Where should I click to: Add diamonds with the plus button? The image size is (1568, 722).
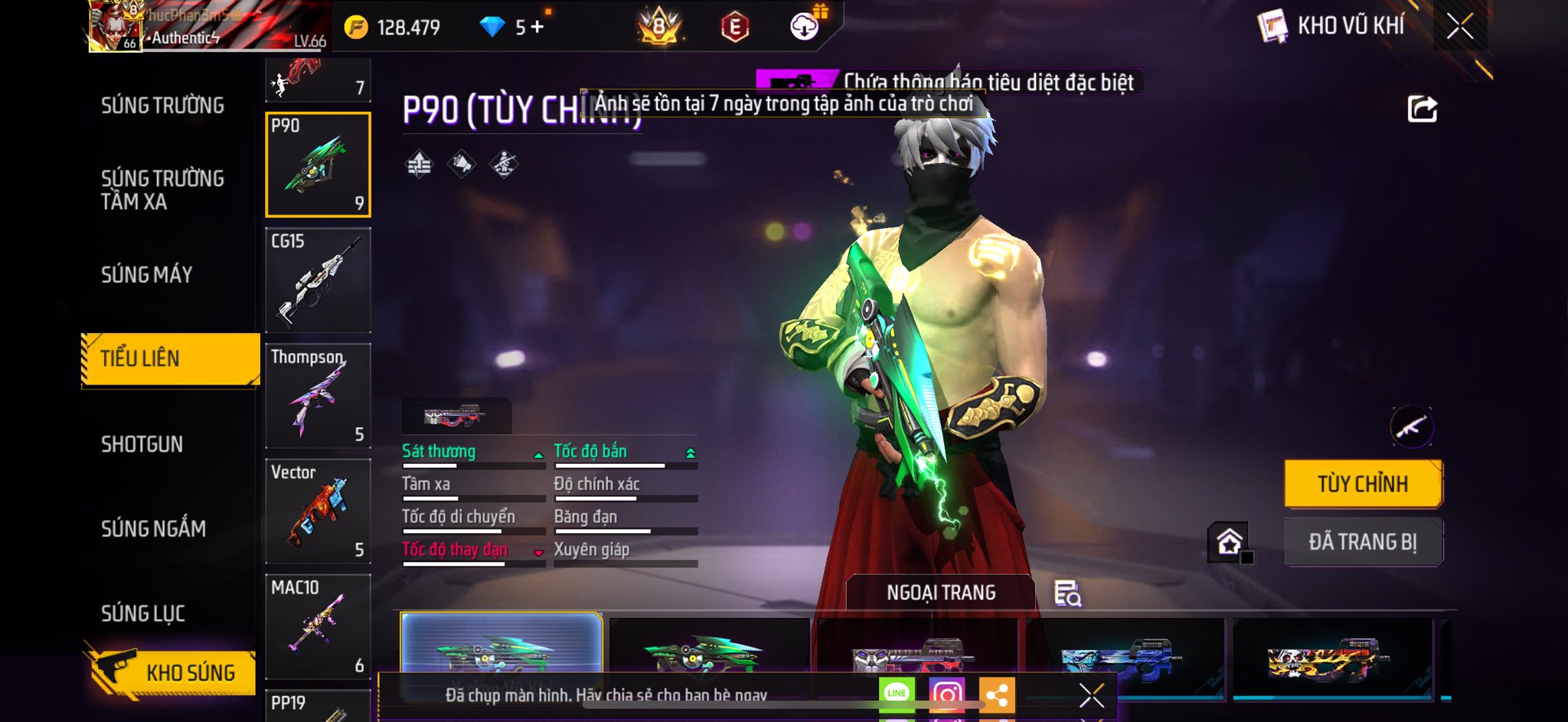click(x=537, y=28)
